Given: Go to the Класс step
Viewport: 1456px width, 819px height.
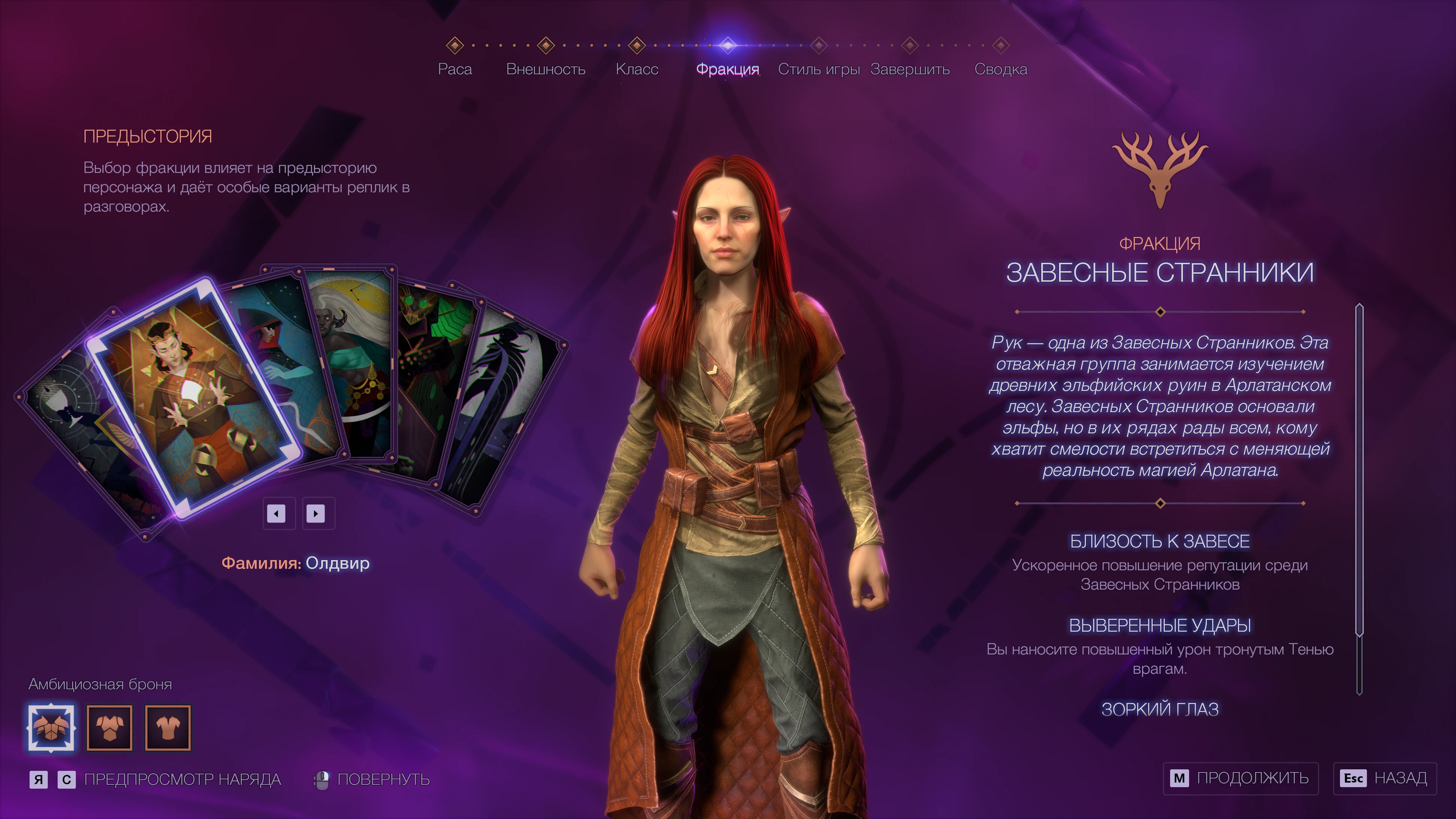Looking at the screenshot, I should [636, 68].
